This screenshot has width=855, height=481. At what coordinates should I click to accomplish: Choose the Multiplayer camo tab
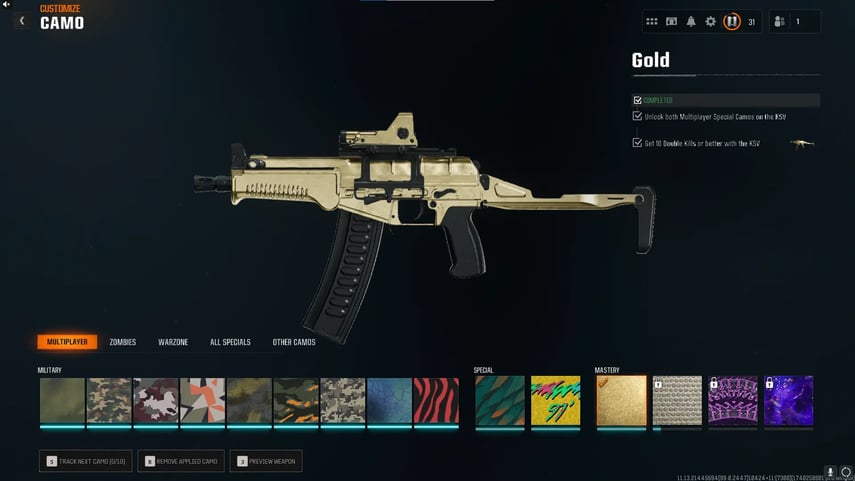tap(67, 342)
